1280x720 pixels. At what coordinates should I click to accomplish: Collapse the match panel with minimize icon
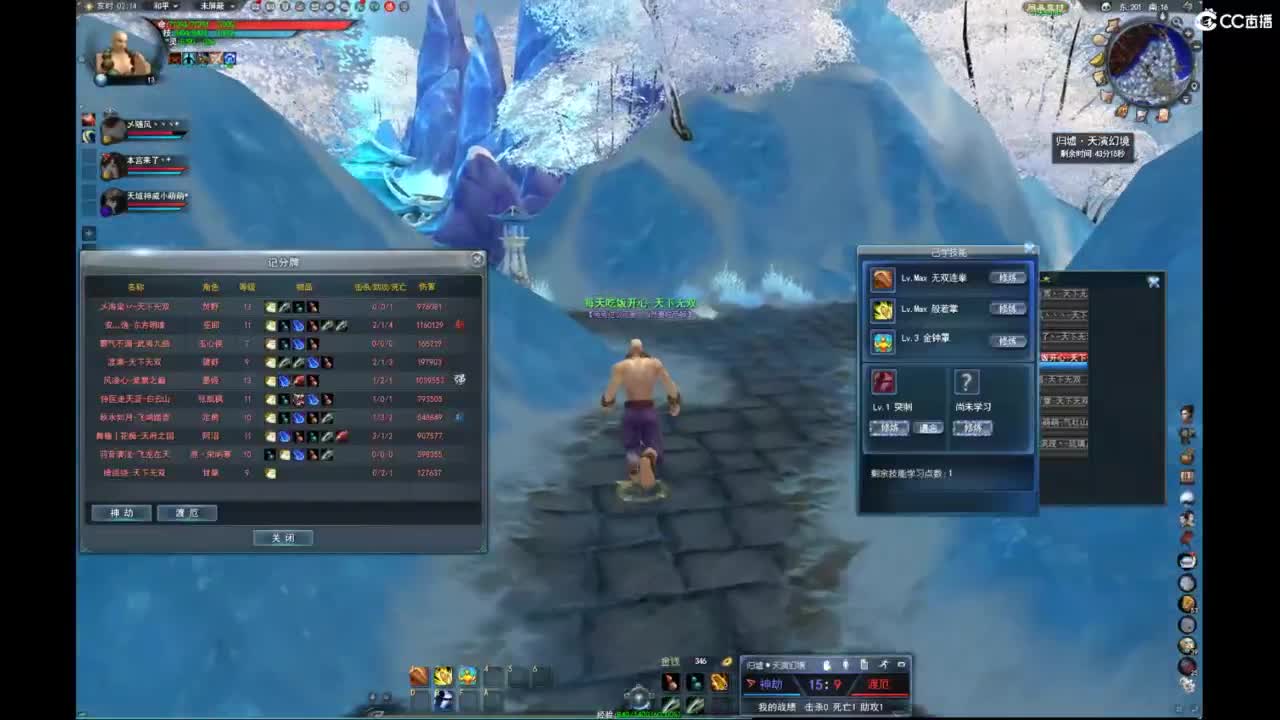[901, 664]
